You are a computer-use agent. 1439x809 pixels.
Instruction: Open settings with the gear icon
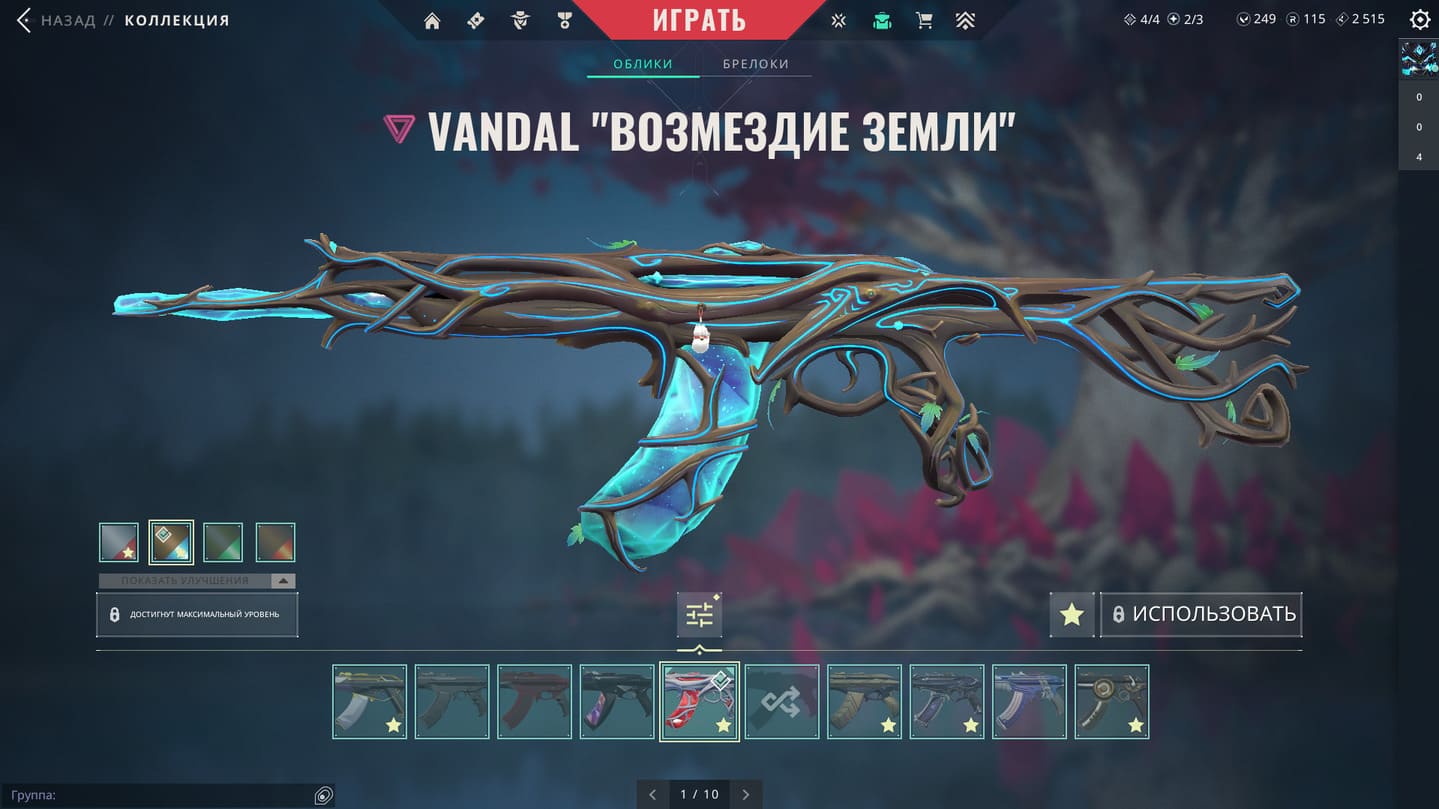point(1419,20)
